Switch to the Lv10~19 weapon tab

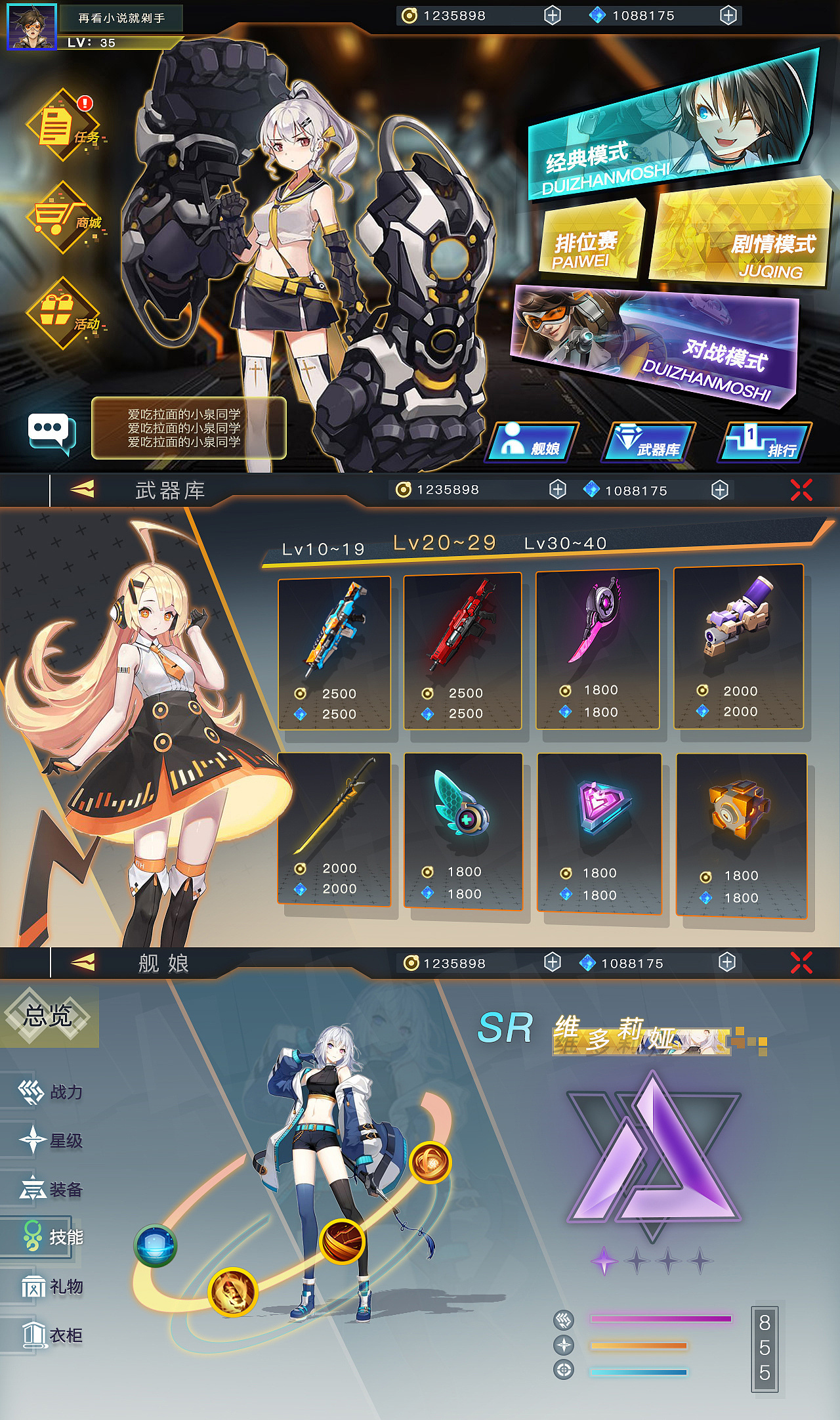pos(324,550)
